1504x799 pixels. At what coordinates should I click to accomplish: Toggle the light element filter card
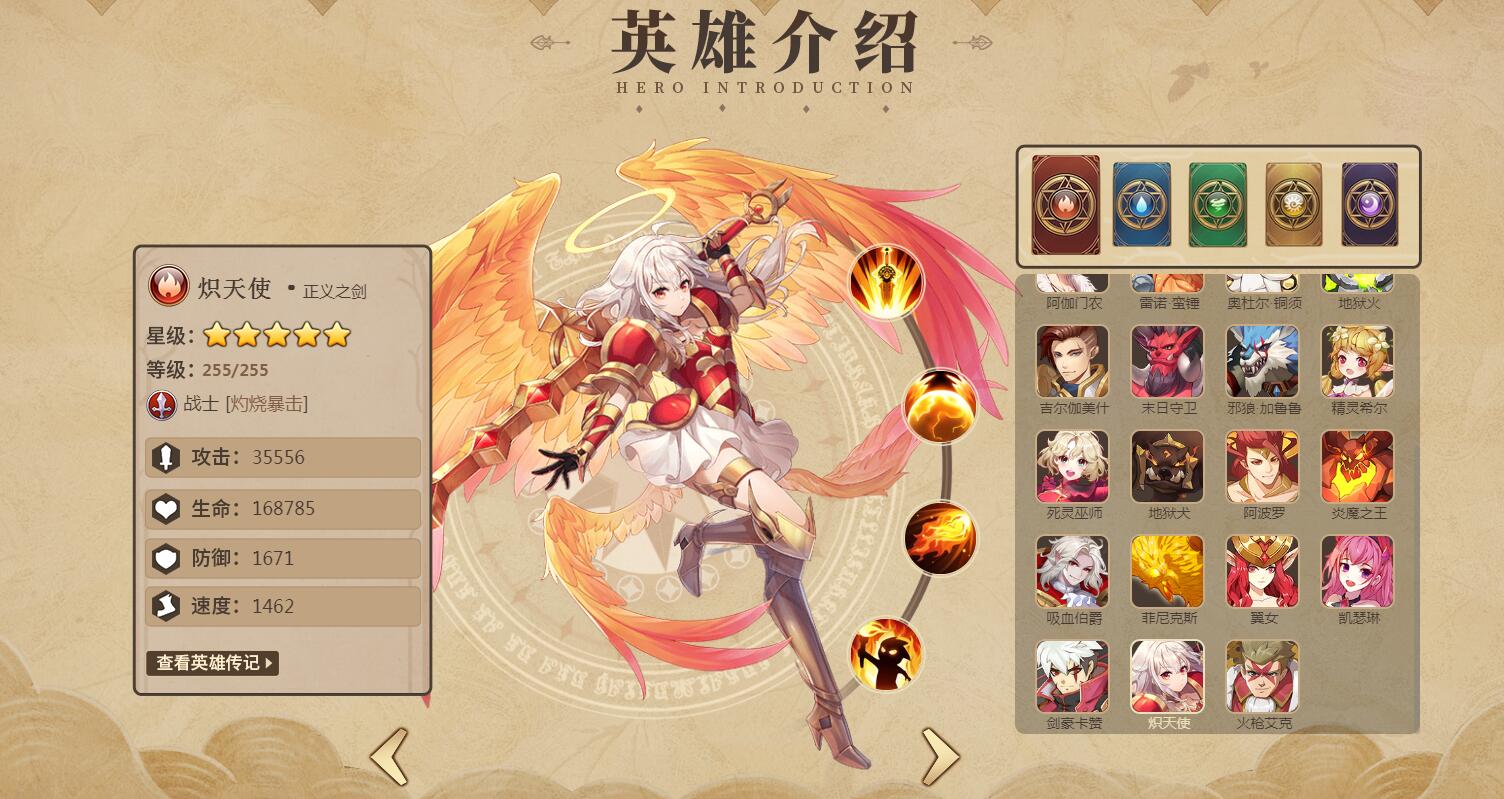pos(1293,206)
